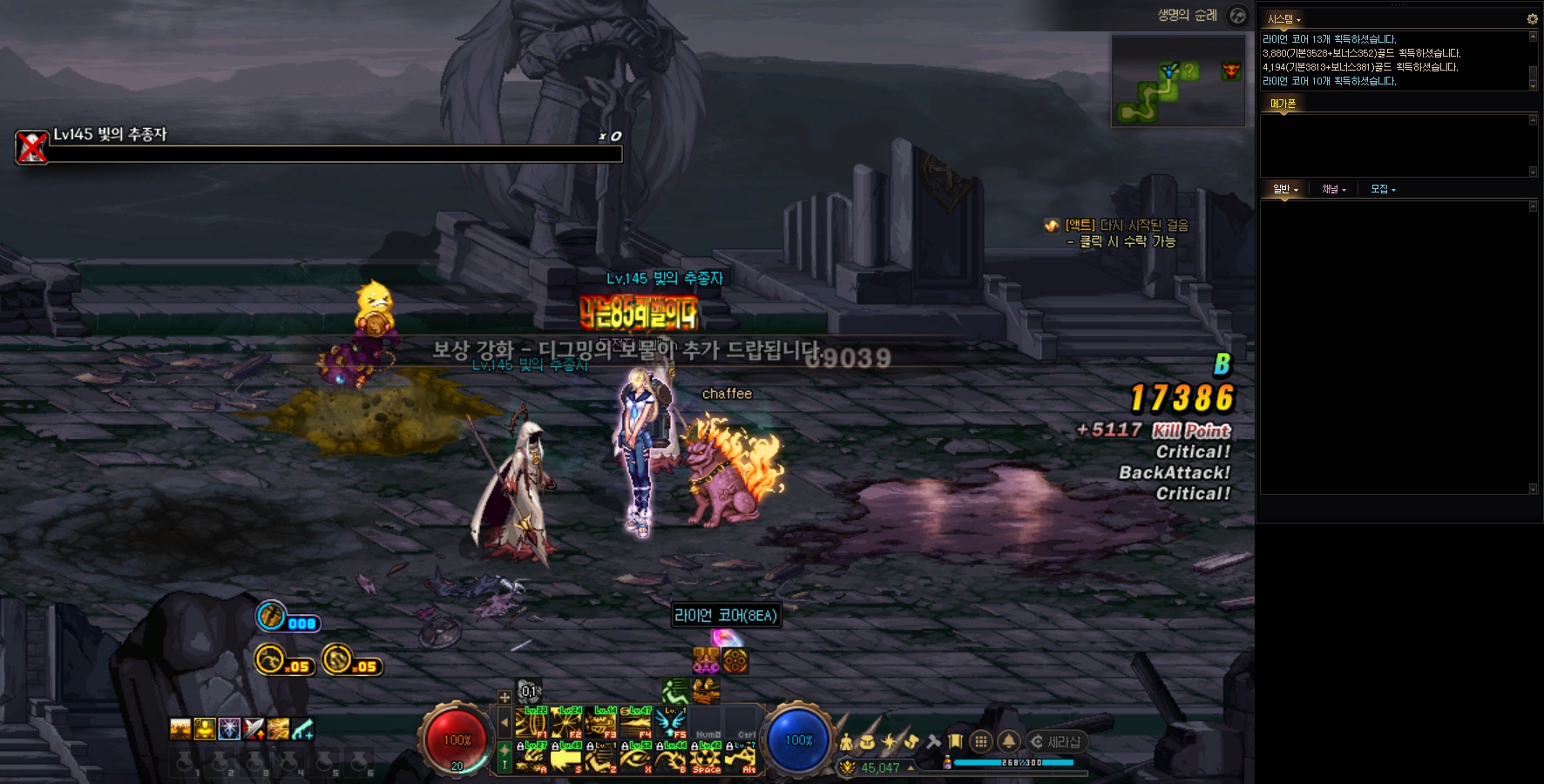Open chat settings via the gear icon
The image size is (1544, 784).
(x=1532, y=19)
